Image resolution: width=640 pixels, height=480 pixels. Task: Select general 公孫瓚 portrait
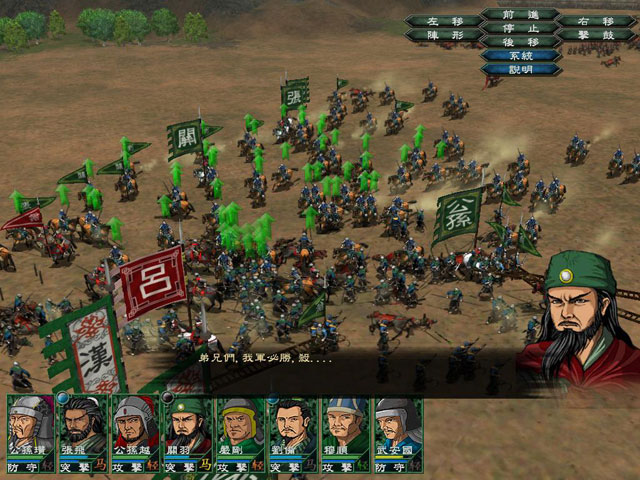(x=31, y=427)
